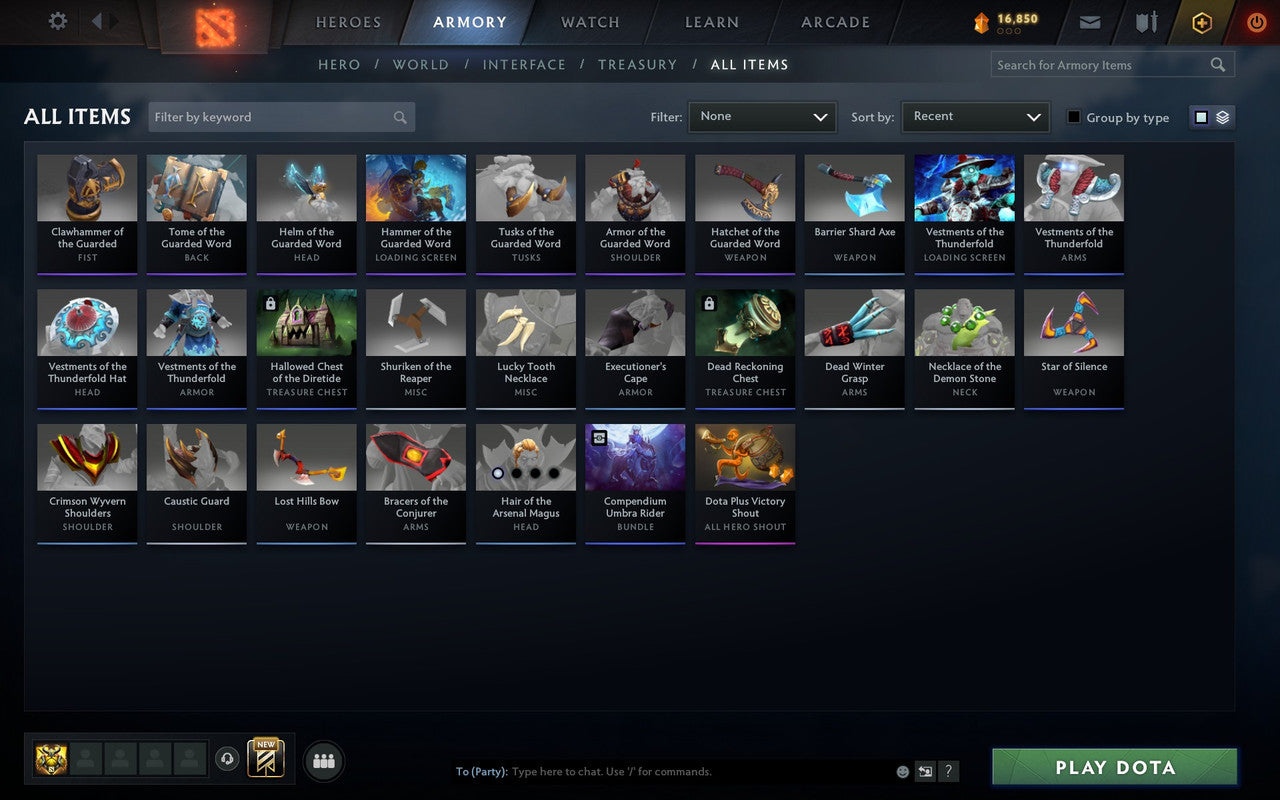Open the friends list icon

click(x=323, y=760)
